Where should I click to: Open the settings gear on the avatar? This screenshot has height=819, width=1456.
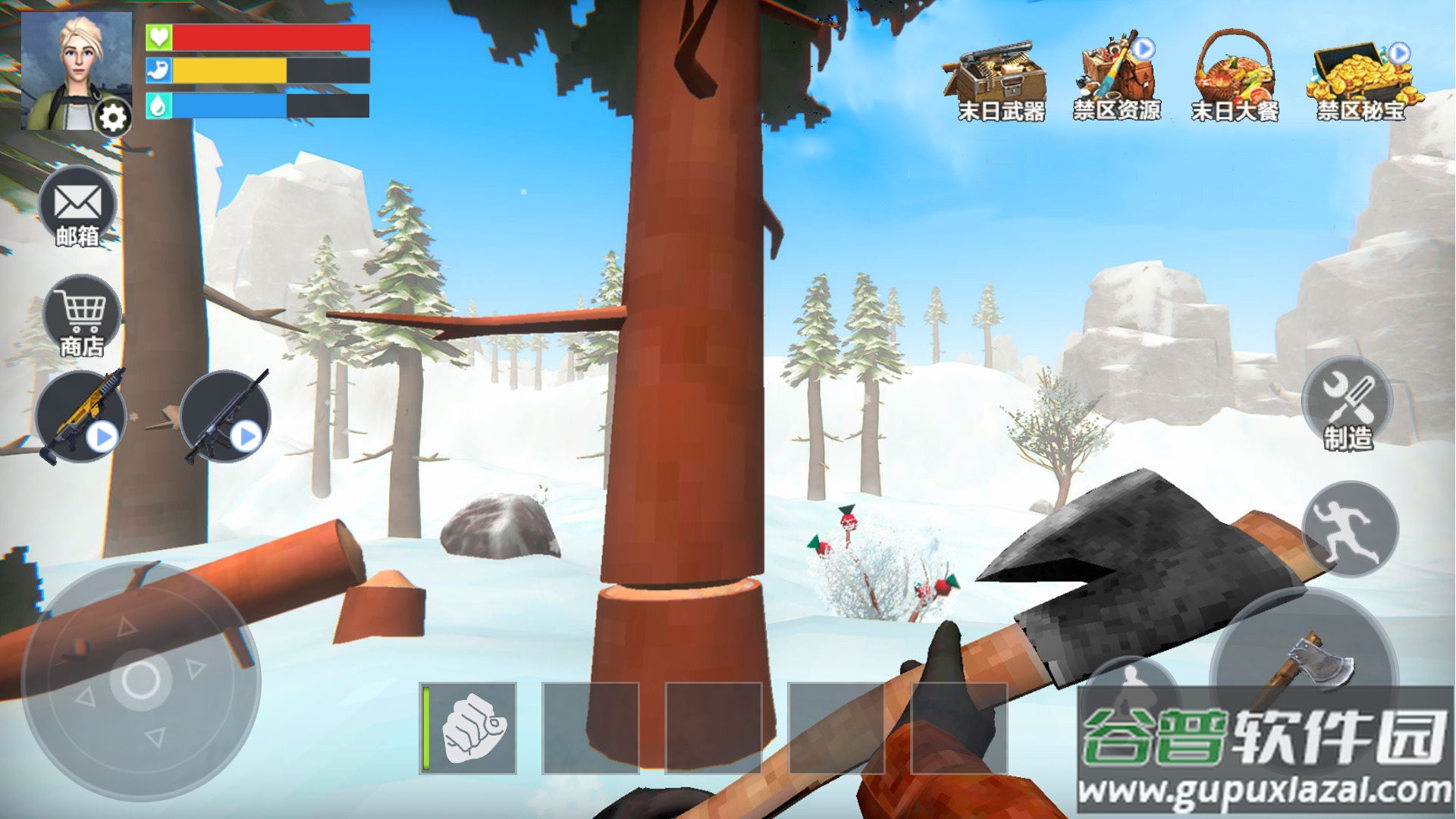(114, 118)
